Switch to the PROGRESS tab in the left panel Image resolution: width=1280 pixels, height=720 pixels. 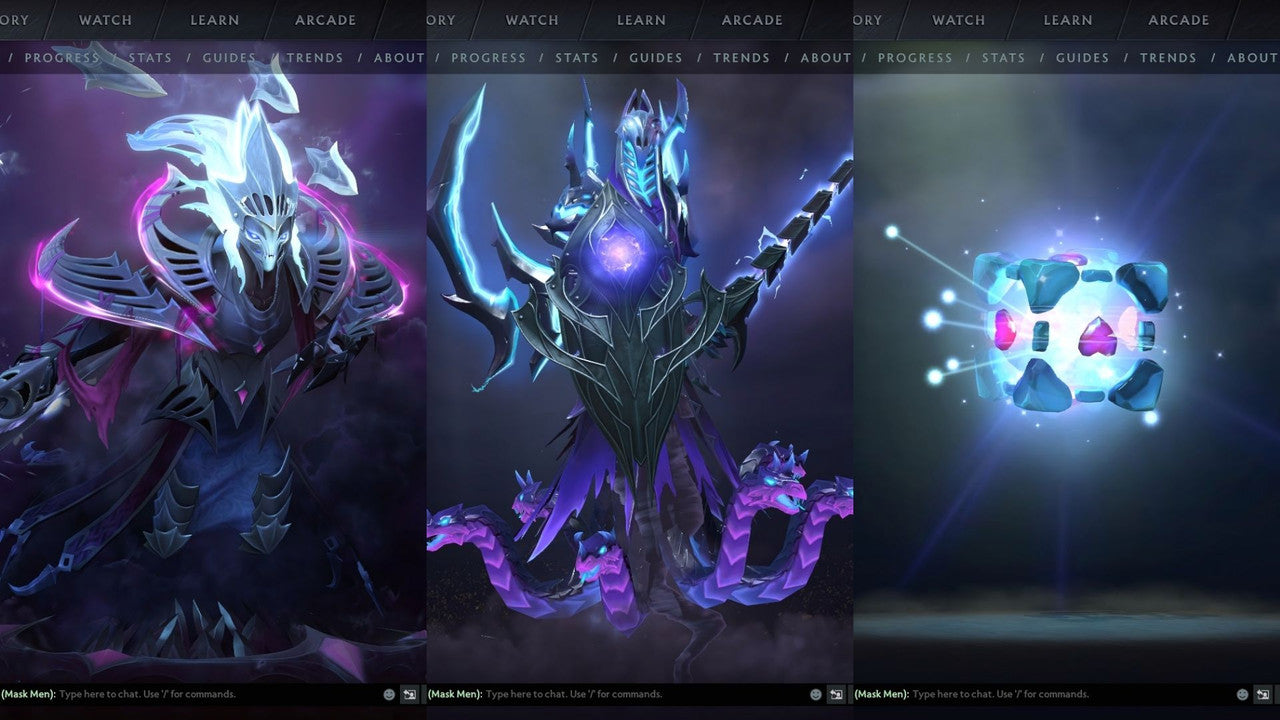point(62,57)
